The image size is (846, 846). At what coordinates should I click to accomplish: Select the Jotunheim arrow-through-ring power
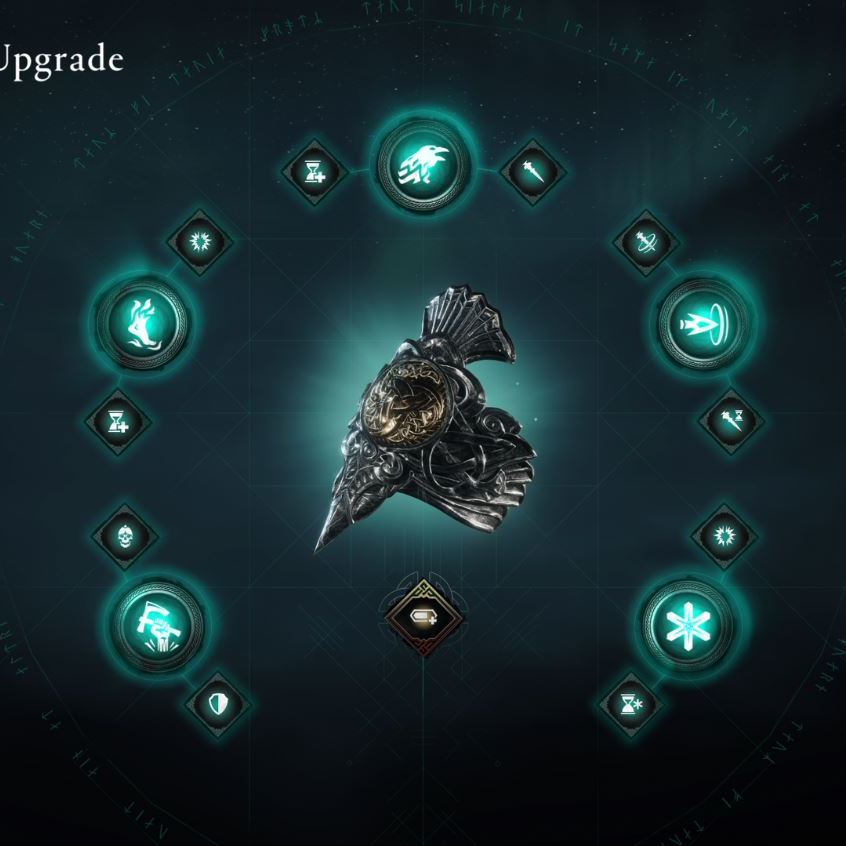coord(703,322)
